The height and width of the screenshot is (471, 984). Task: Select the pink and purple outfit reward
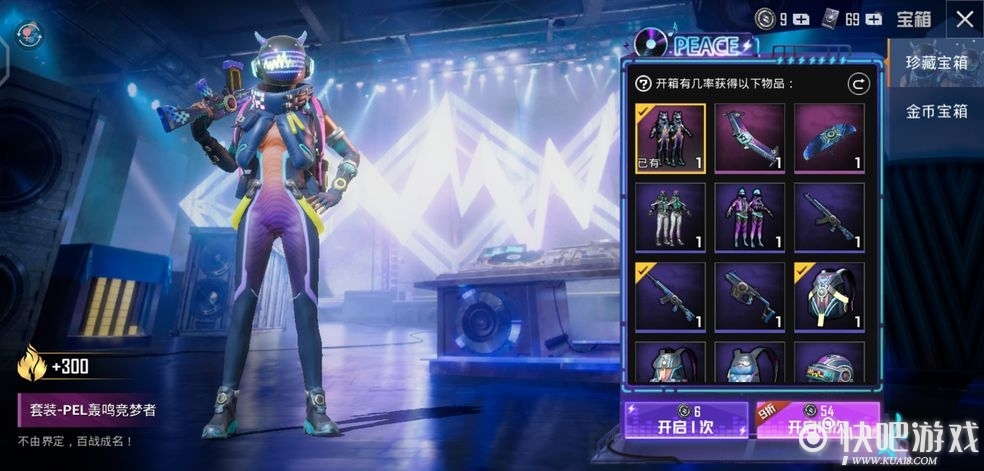point(749,217)
